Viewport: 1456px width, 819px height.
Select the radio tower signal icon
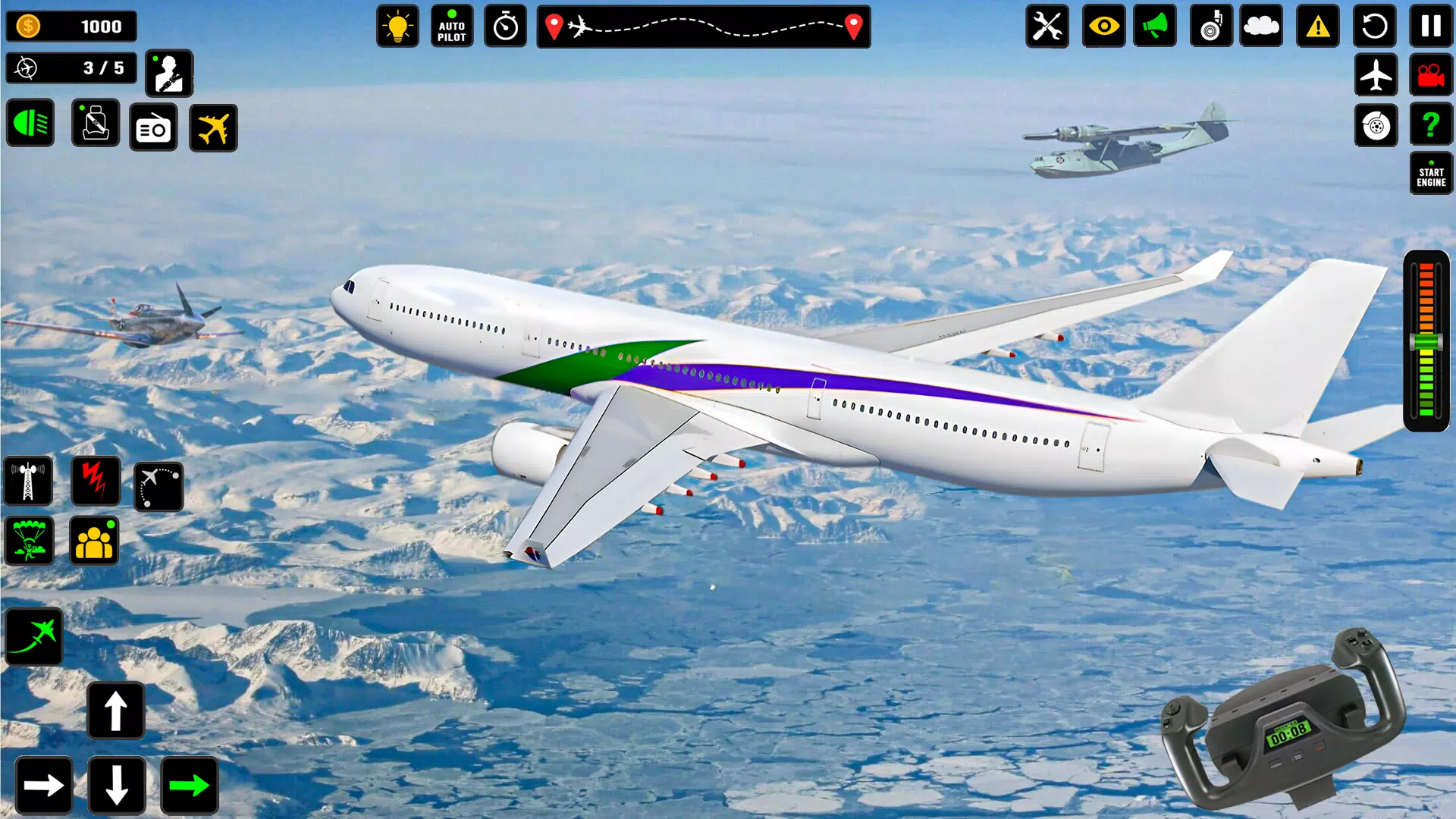[30, 482]
